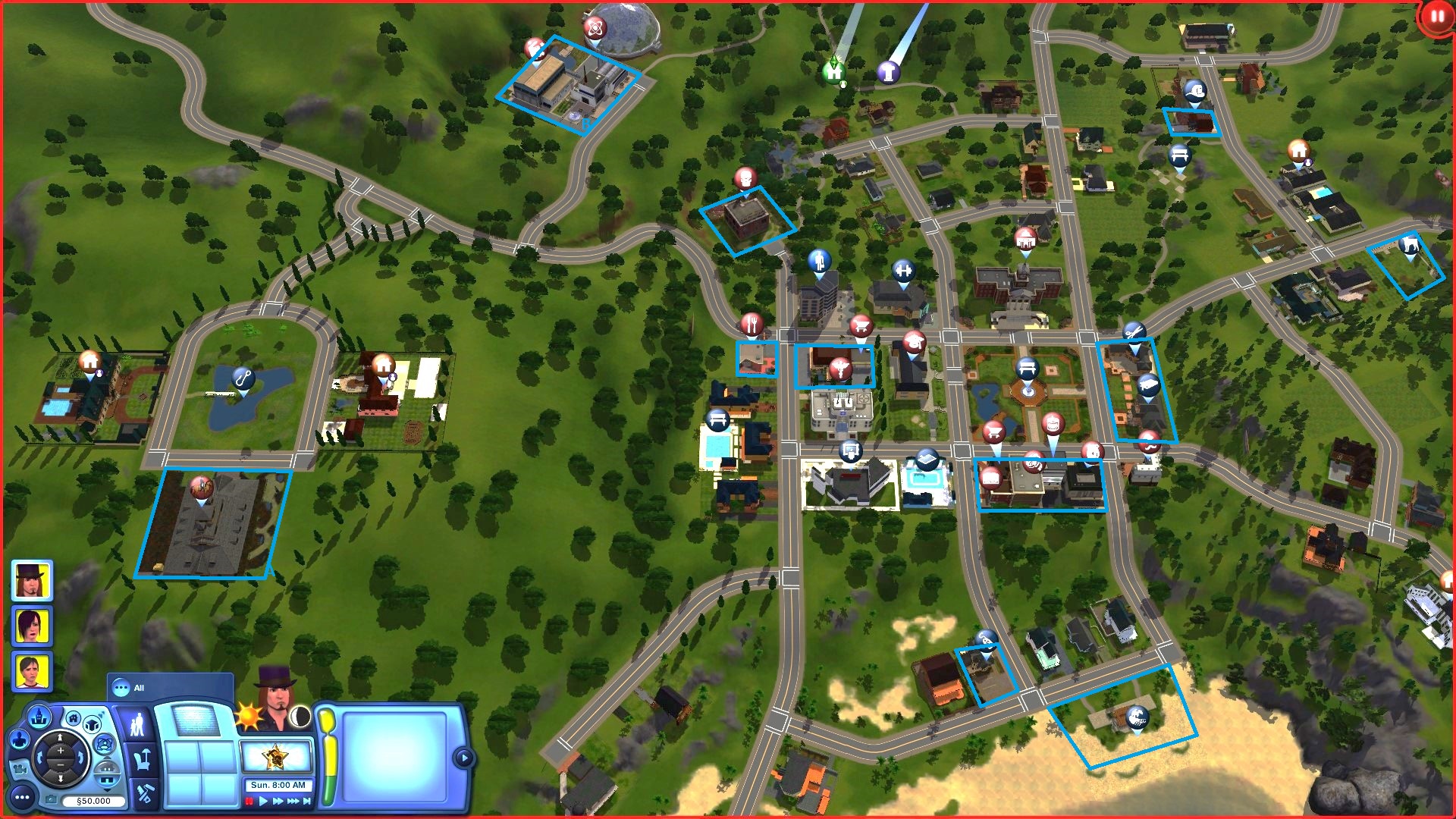Rotate the camera with the left arrow

pos(39,757)
